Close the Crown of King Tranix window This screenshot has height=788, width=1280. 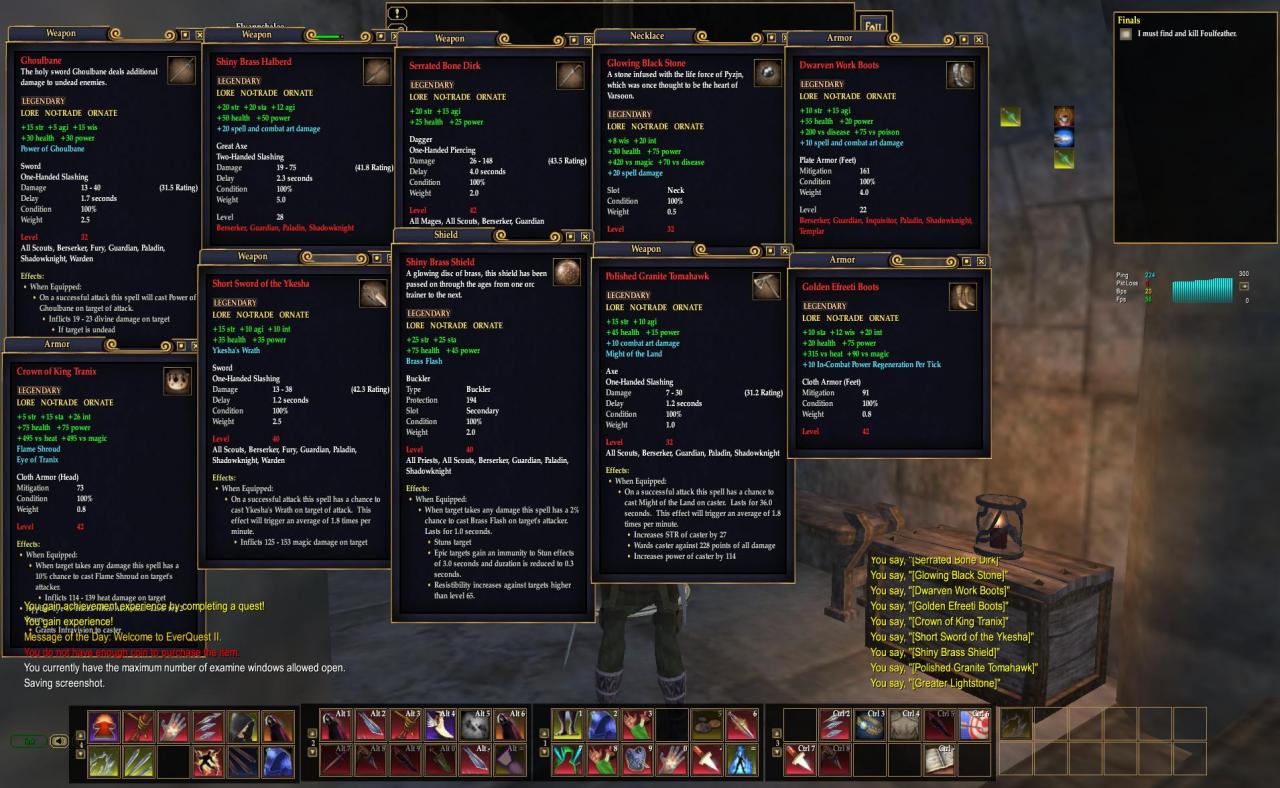coord(193,345)
